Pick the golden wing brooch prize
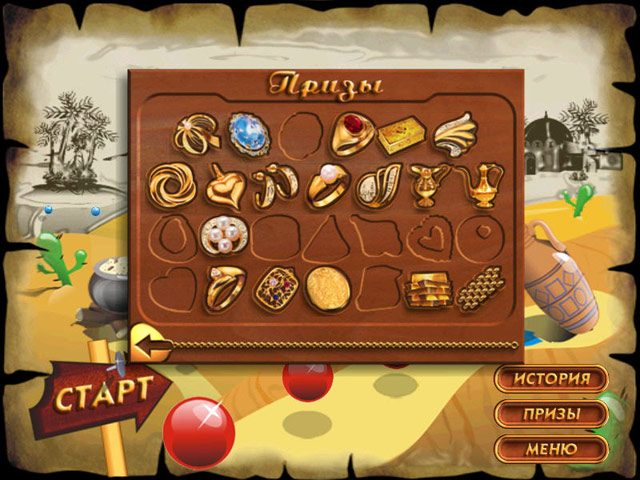 (456, 135)
